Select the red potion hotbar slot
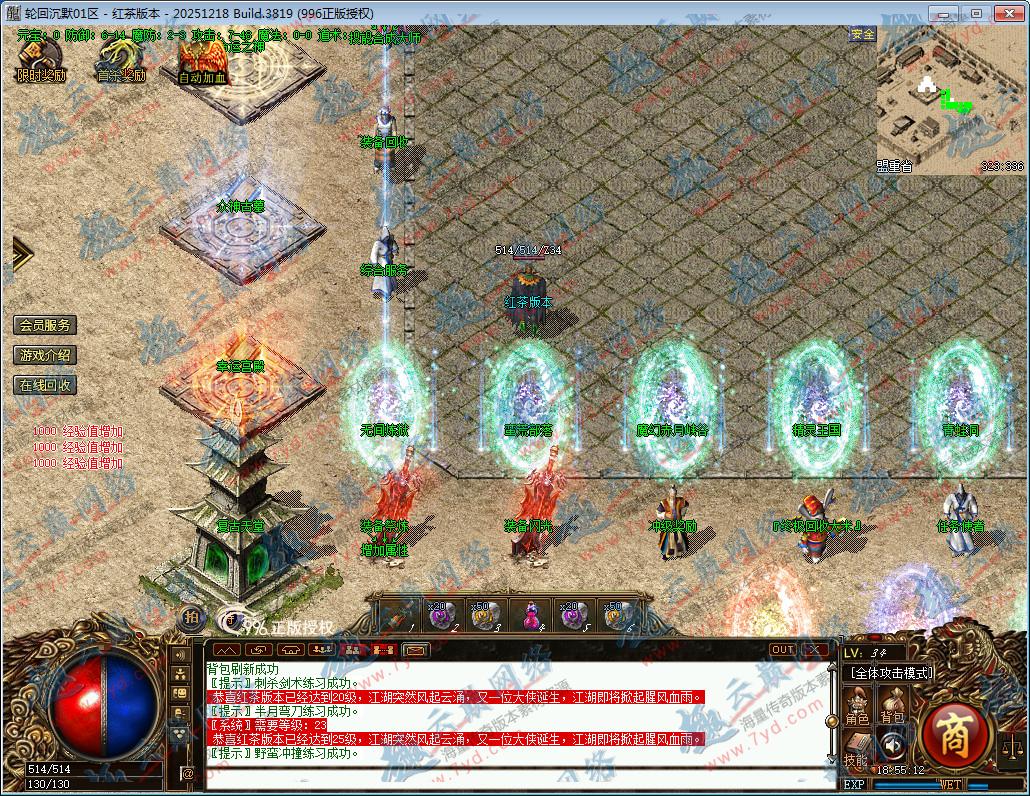Viewport: 1030px width, 796px height. pyautogui.click(x=528, y=614)
